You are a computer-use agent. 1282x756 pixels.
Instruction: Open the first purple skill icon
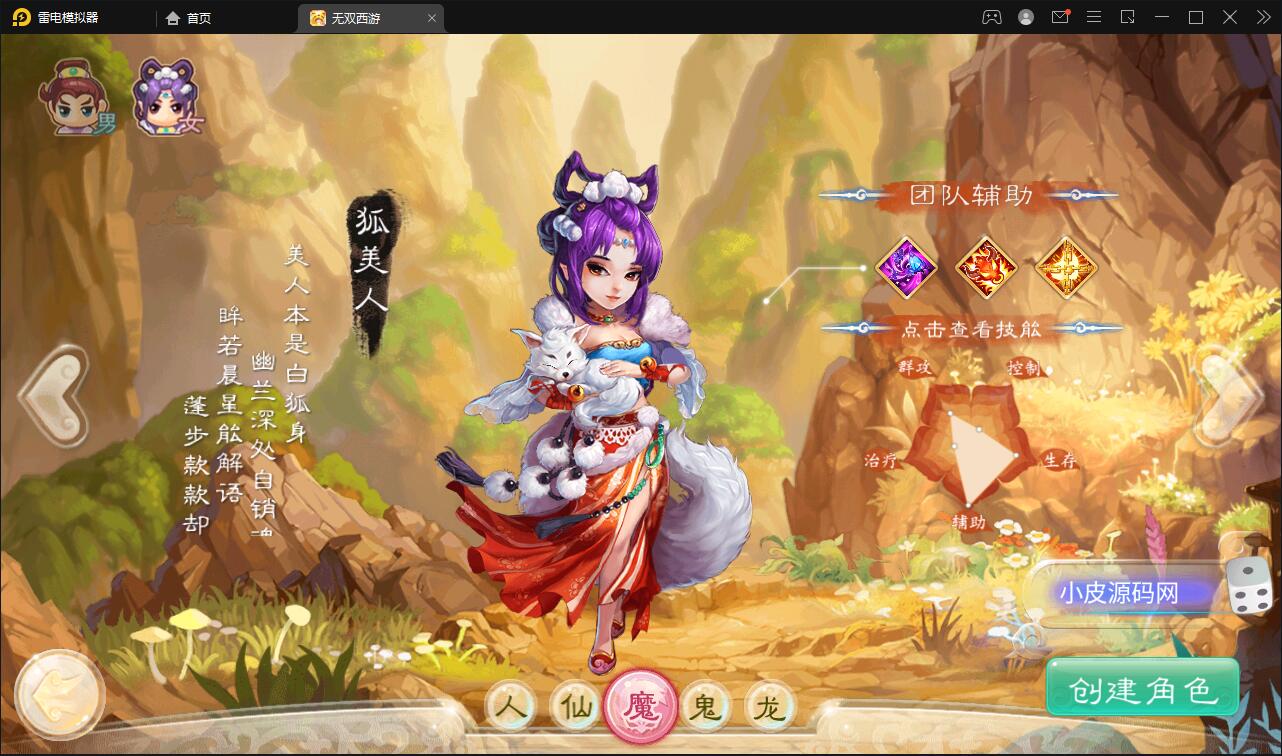click(x=906, y=268)
